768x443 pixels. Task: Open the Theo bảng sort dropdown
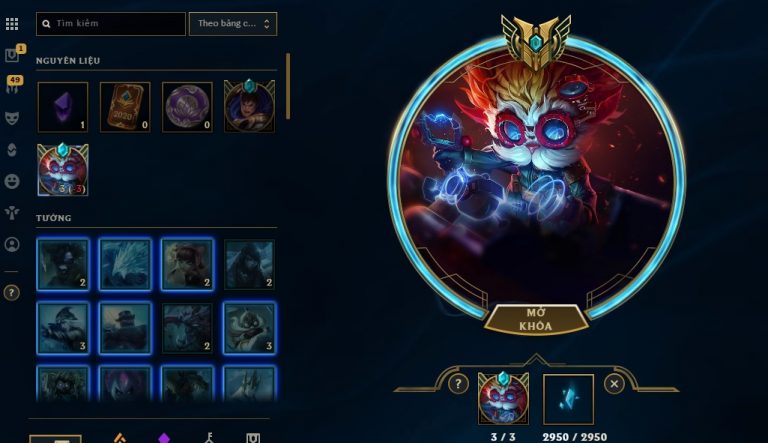232,23
